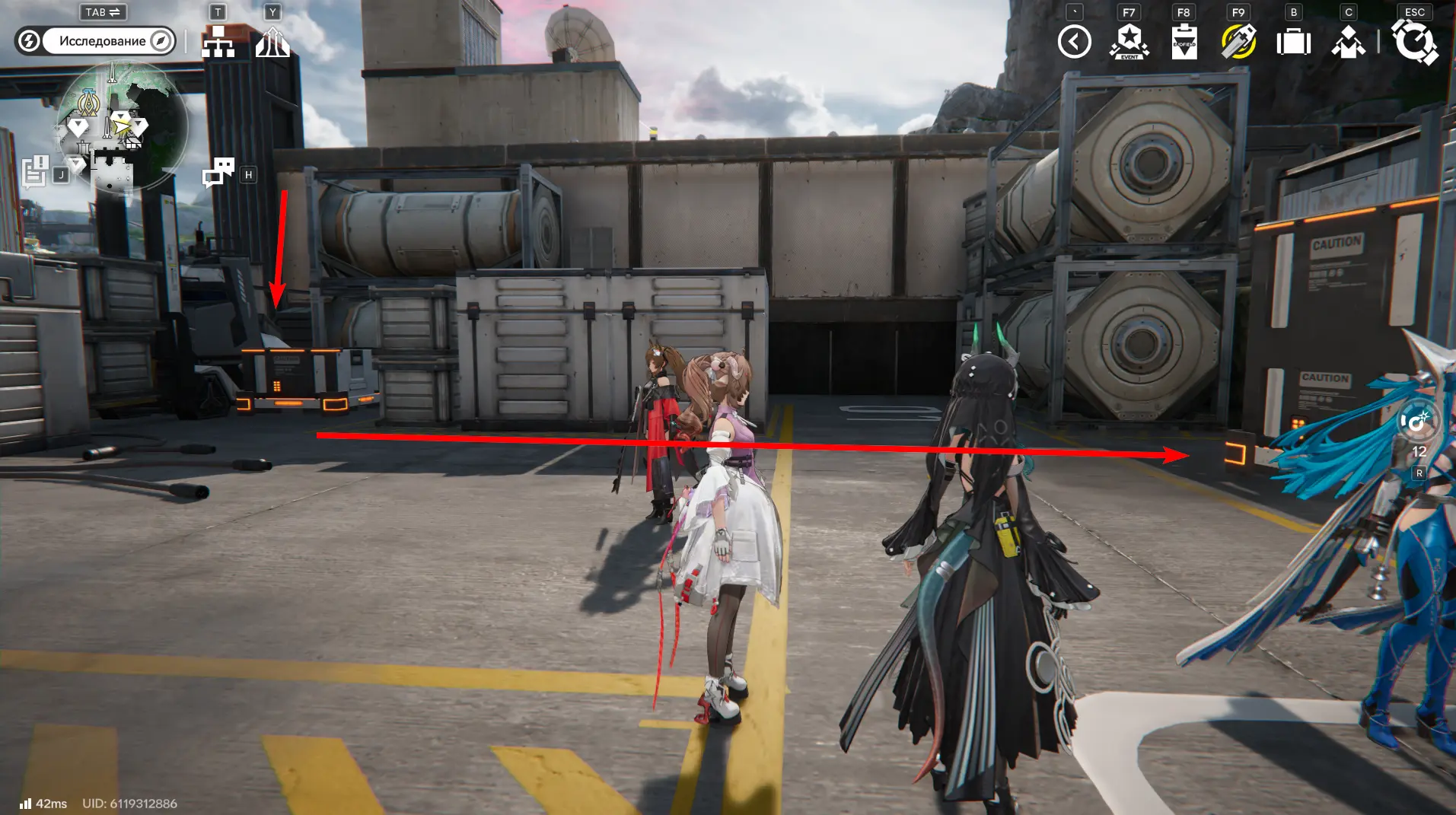Open the quest log with exclamation mark
The height and width of the screenshot is (815, 1456).
click(35, 172)
